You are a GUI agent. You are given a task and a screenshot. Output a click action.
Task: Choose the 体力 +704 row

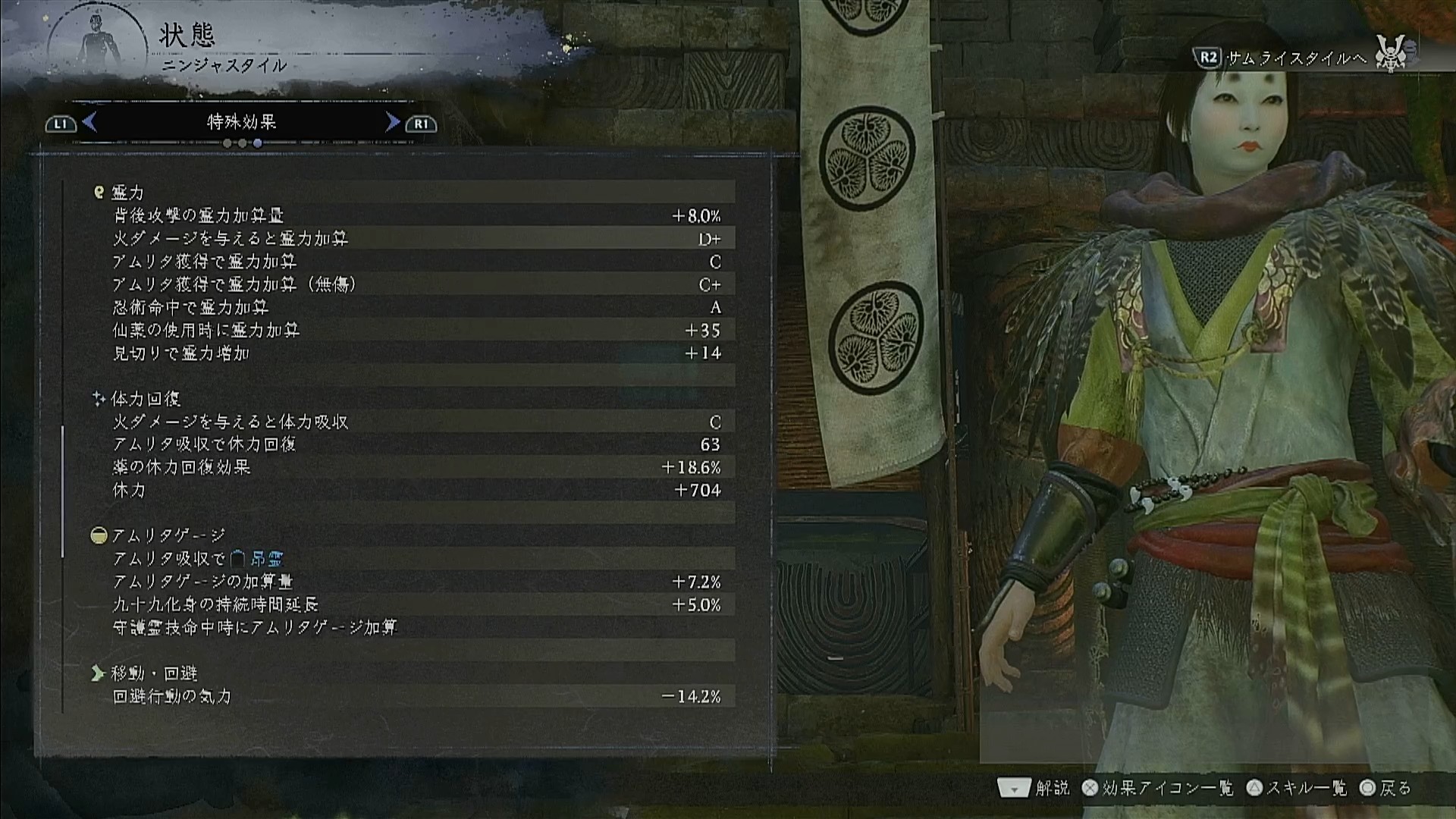coord(416,490)
